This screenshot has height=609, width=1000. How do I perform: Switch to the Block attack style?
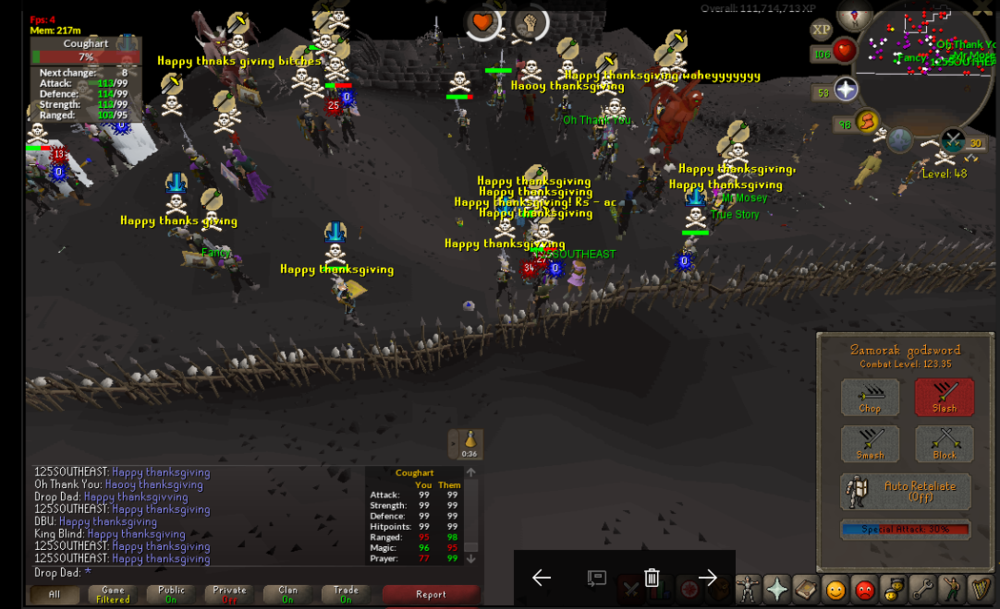tap(943, 444)
